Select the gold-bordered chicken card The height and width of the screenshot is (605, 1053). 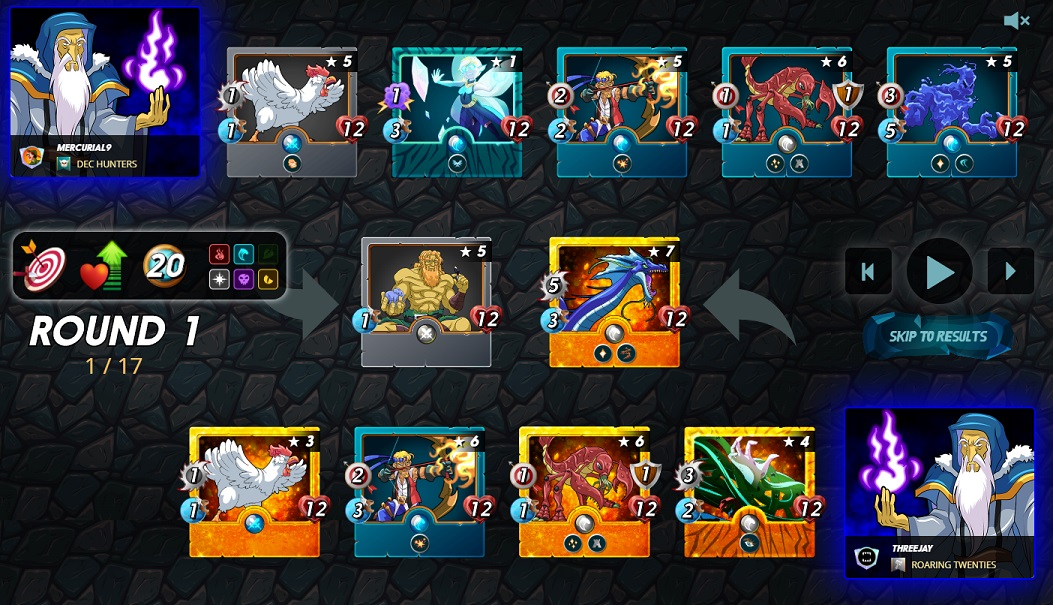pyautogui.click(x=254, y=491)
